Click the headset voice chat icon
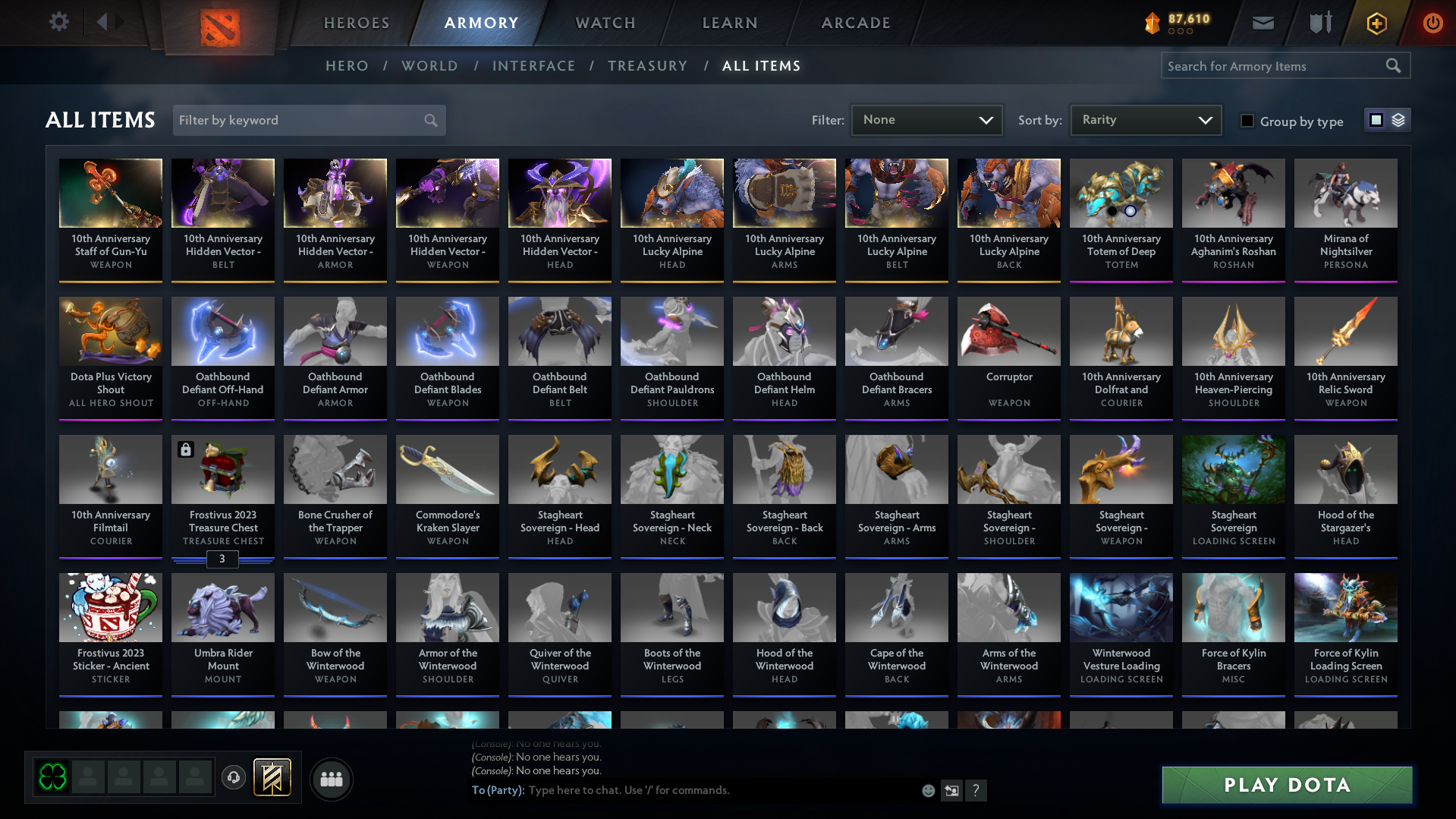The width and height of the screenshot is (1456, 819). point(234,779)
